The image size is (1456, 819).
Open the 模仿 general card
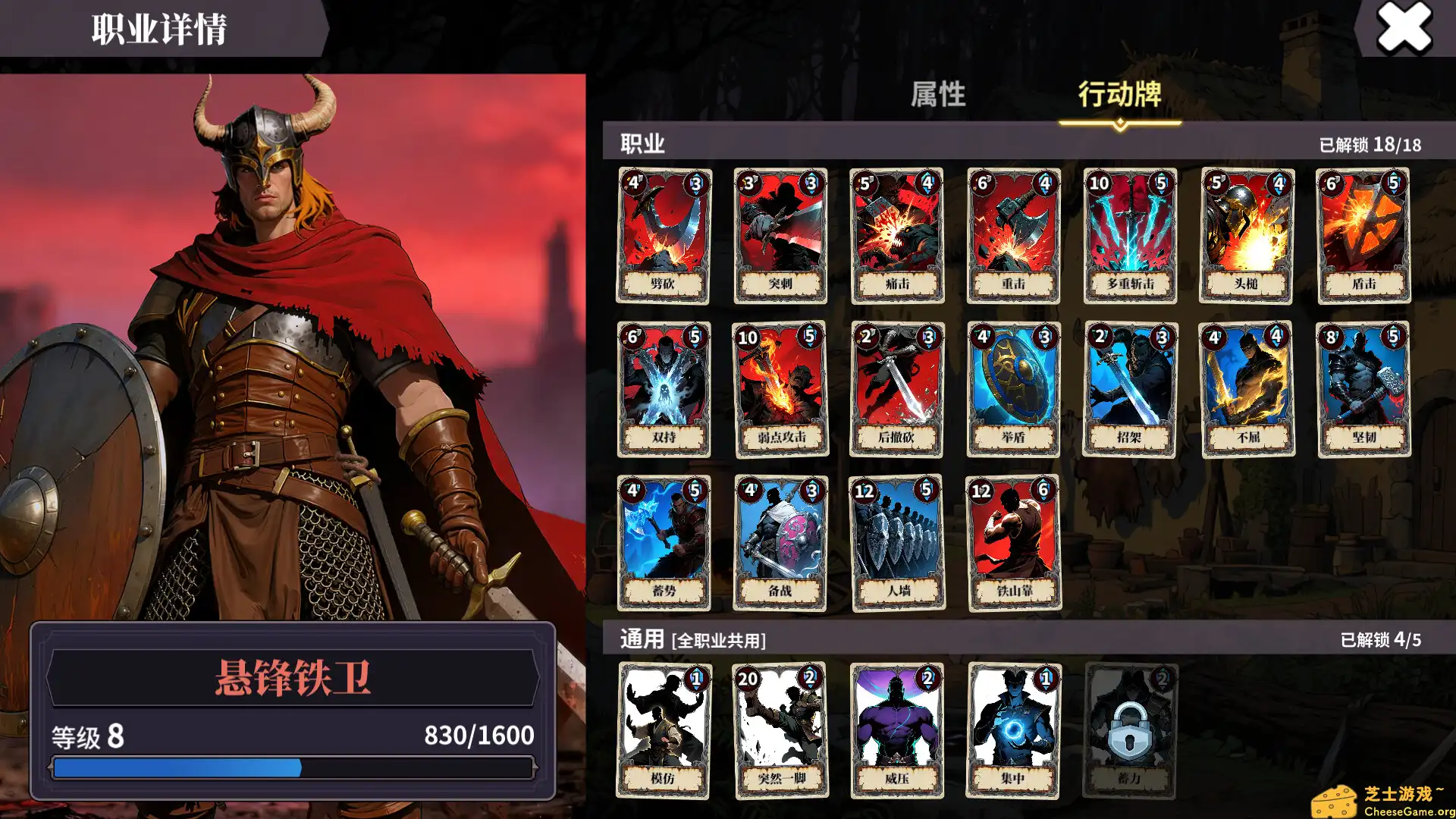tap(663, 730)
